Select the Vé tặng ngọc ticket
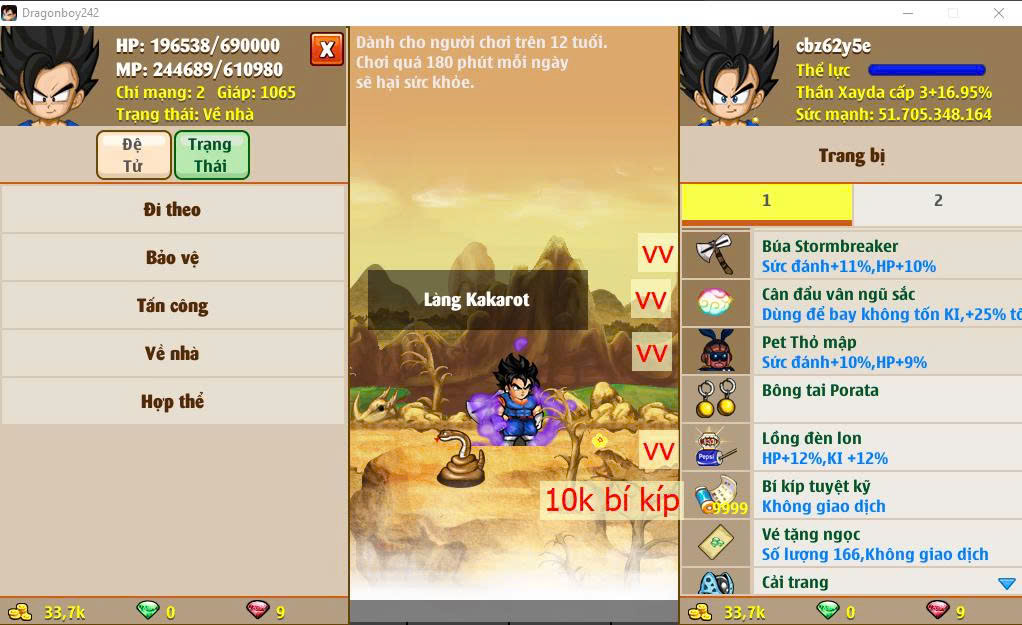This screenshot has width=1022, height=625. (850, 544)
